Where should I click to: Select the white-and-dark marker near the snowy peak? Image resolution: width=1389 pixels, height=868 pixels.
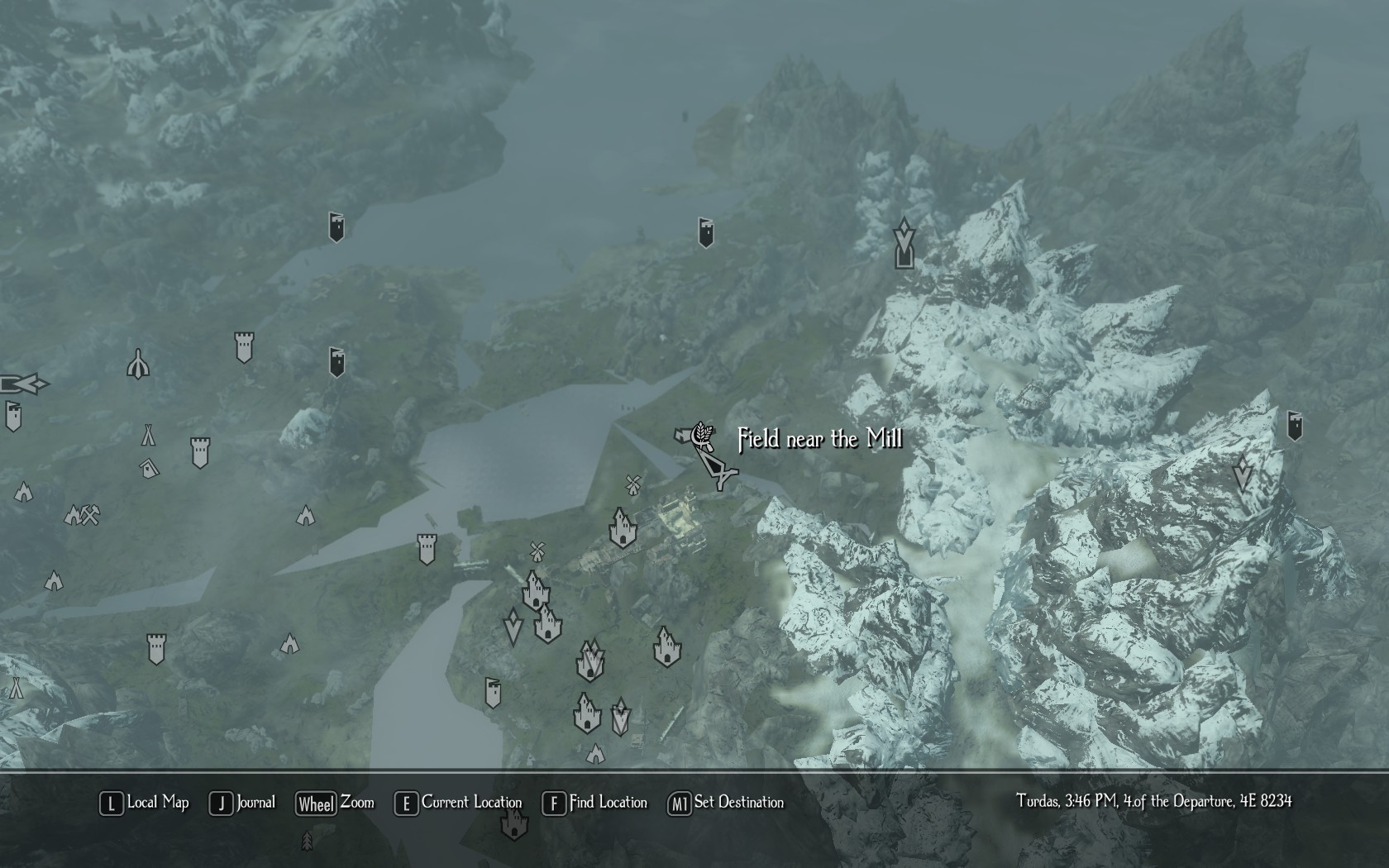pyautogui.click(x=905, y=243)
